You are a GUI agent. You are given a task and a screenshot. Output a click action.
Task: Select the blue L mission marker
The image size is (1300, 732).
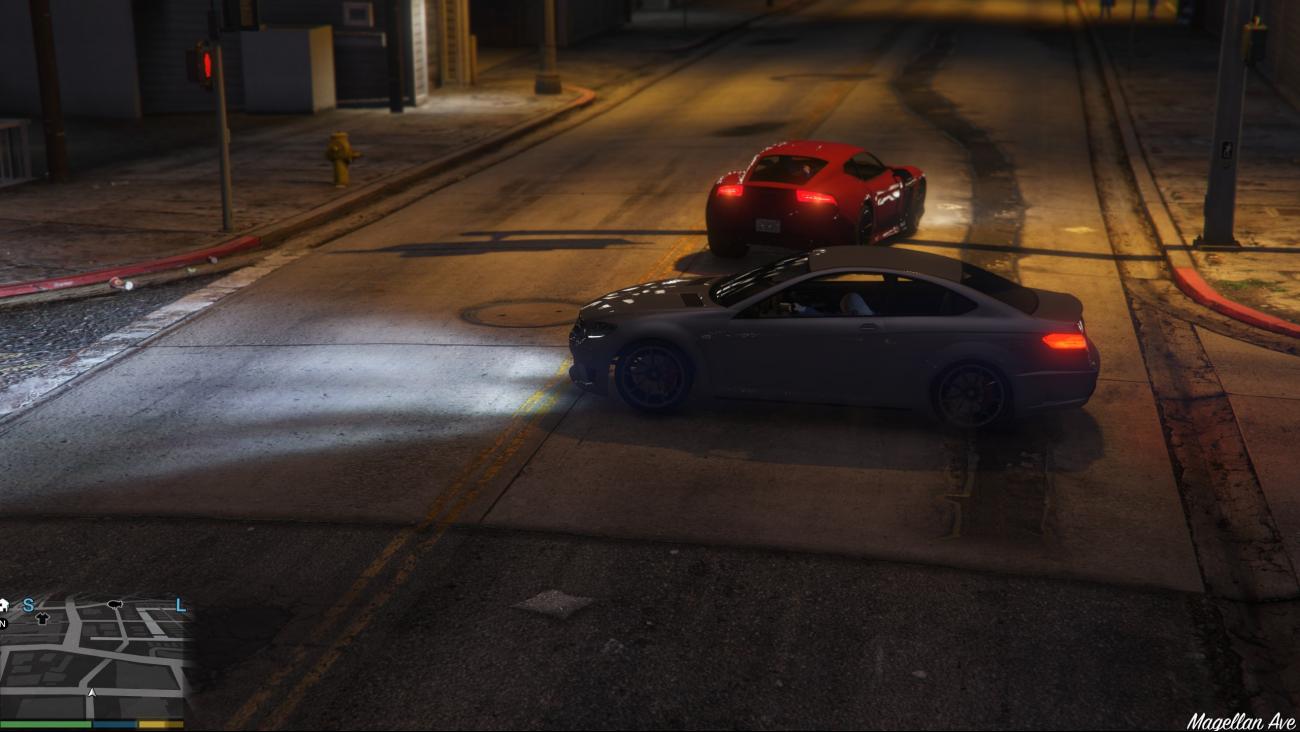[x=180, y=605]
